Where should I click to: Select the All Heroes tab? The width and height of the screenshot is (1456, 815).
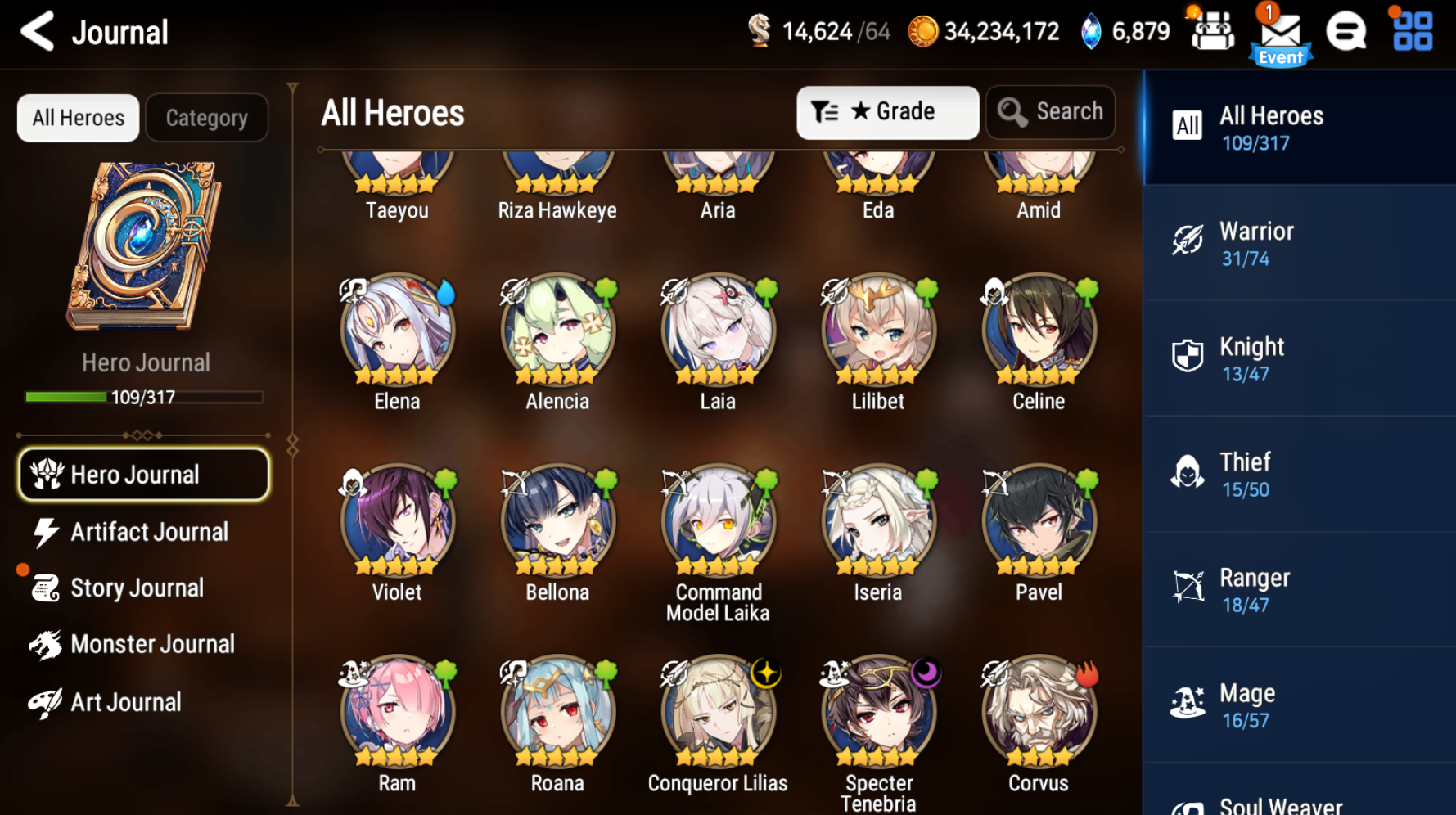78,117
